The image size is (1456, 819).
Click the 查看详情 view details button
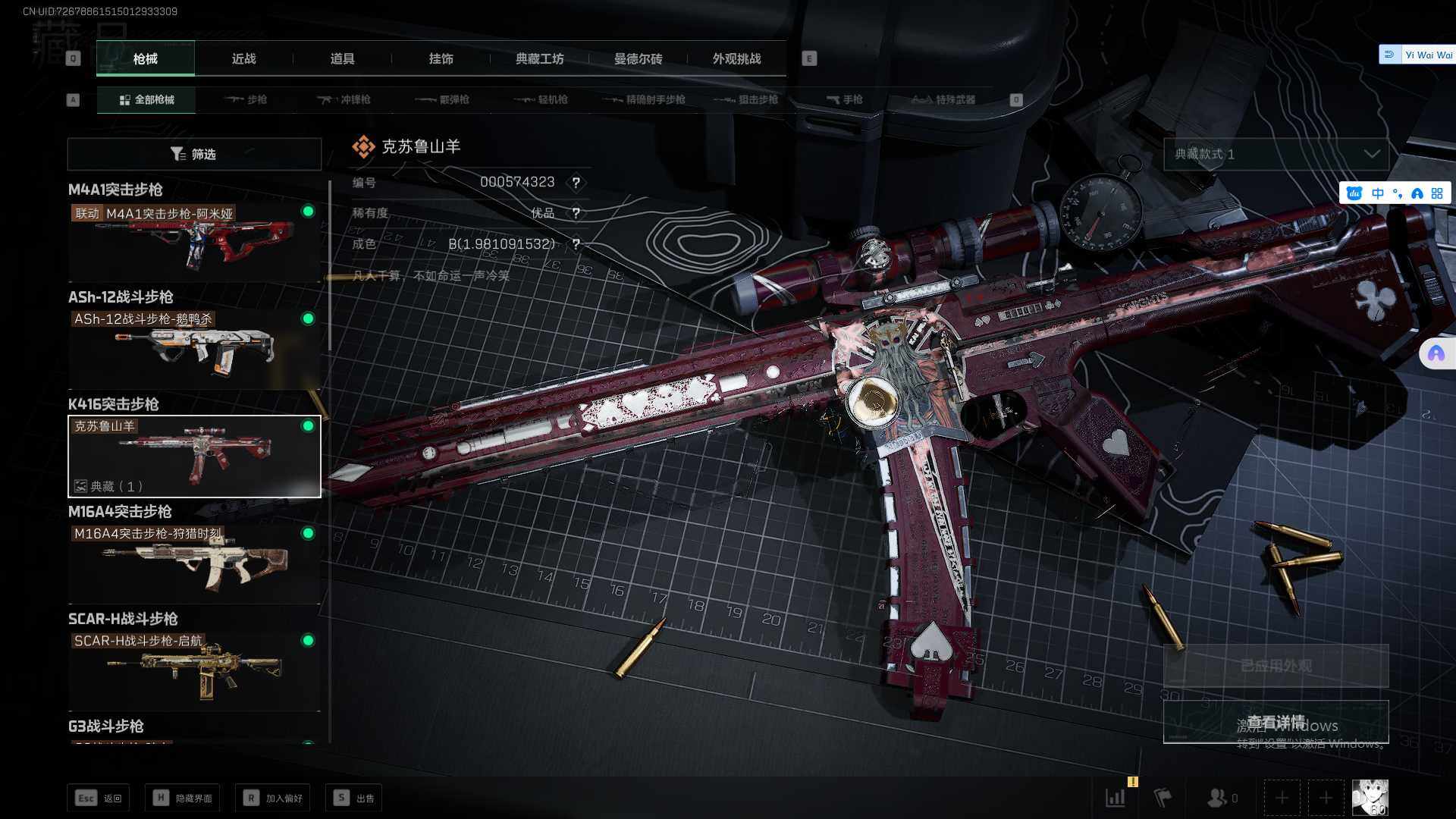1276,721
